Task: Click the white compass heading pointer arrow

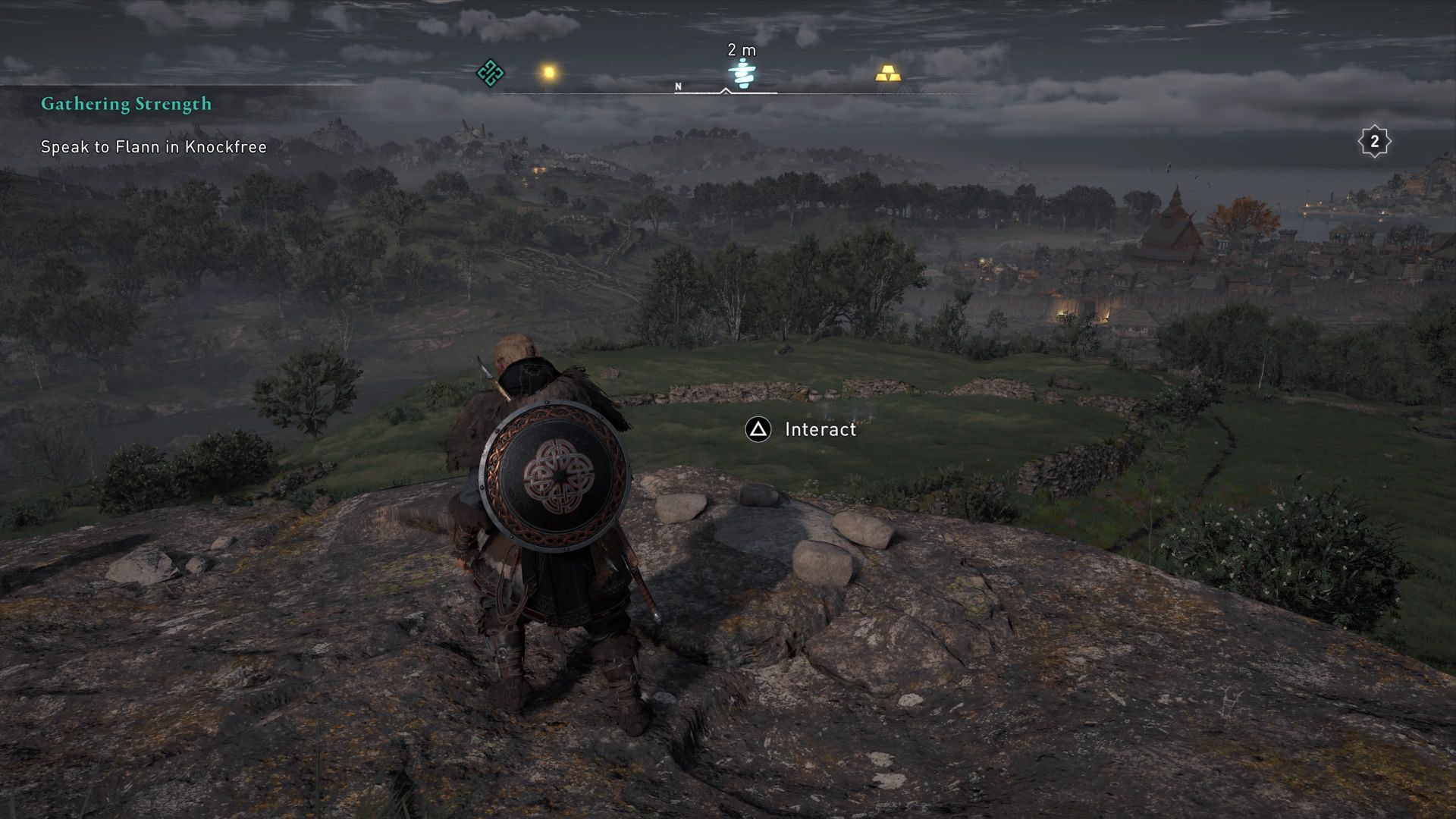Action: 726,89
